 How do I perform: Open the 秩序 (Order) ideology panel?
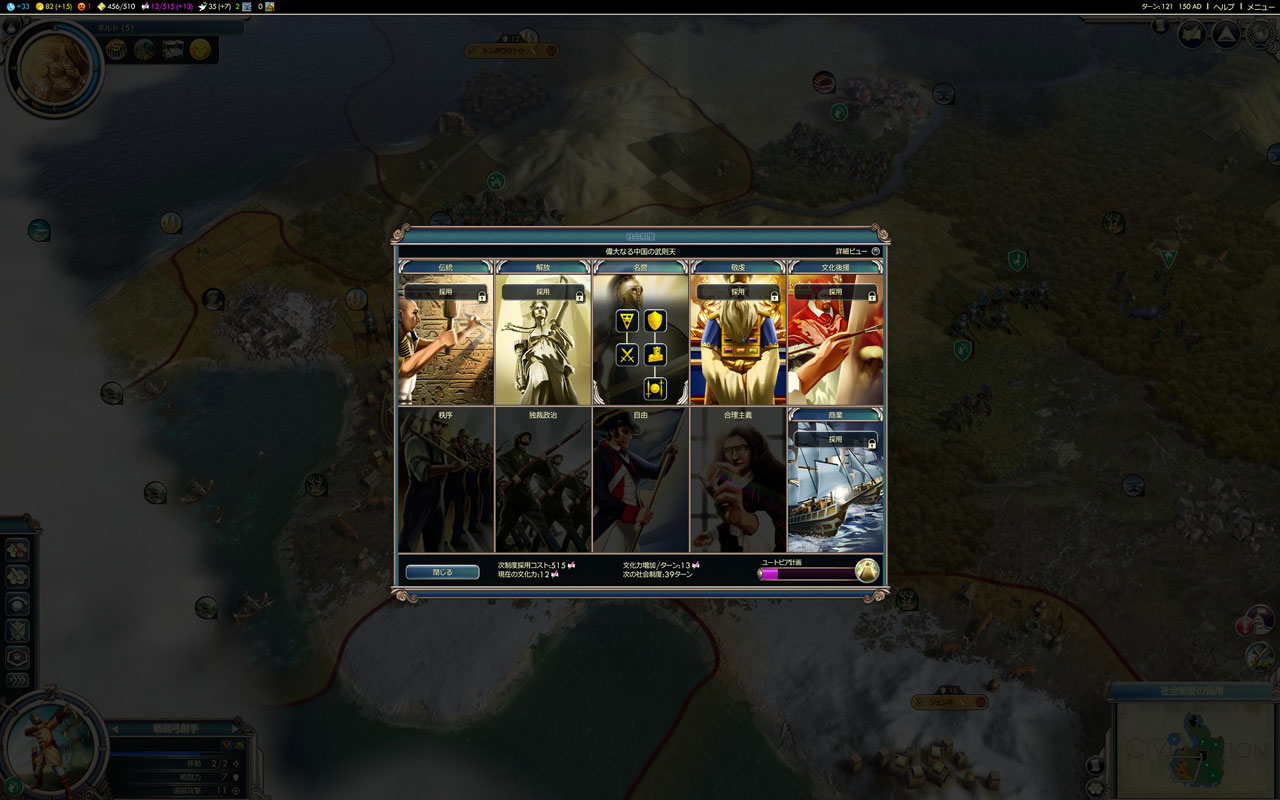tap(446, 480)
